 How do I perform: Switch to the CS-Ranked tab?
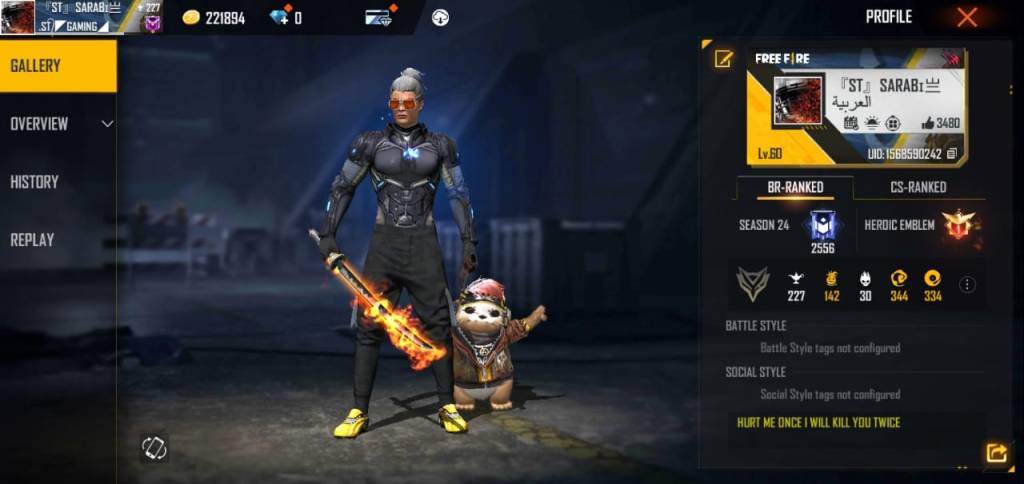[x=918, y=187]
